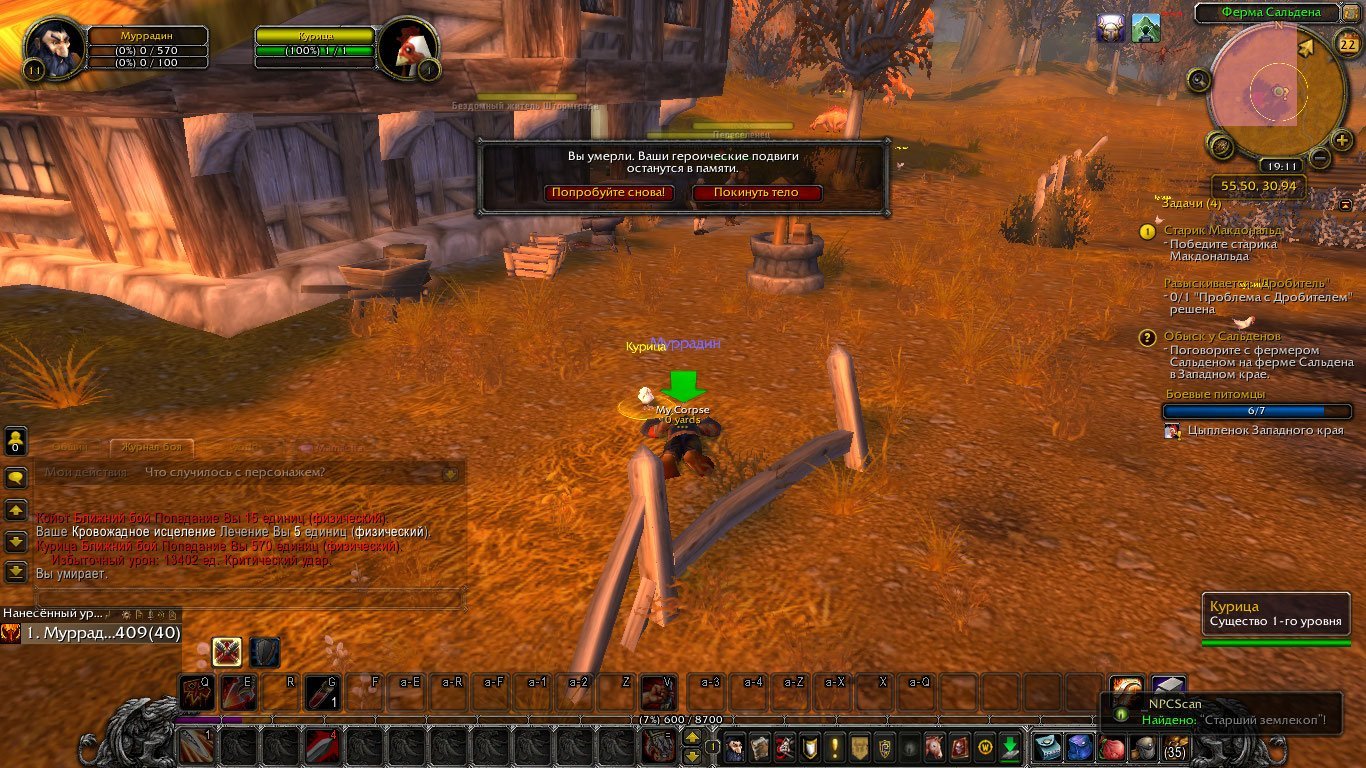The width and height of the screenshot is (1366, 768).
Task: Click the "Попробуйте снова!" button
Action: pyautogui.click(x=608, y=193)
